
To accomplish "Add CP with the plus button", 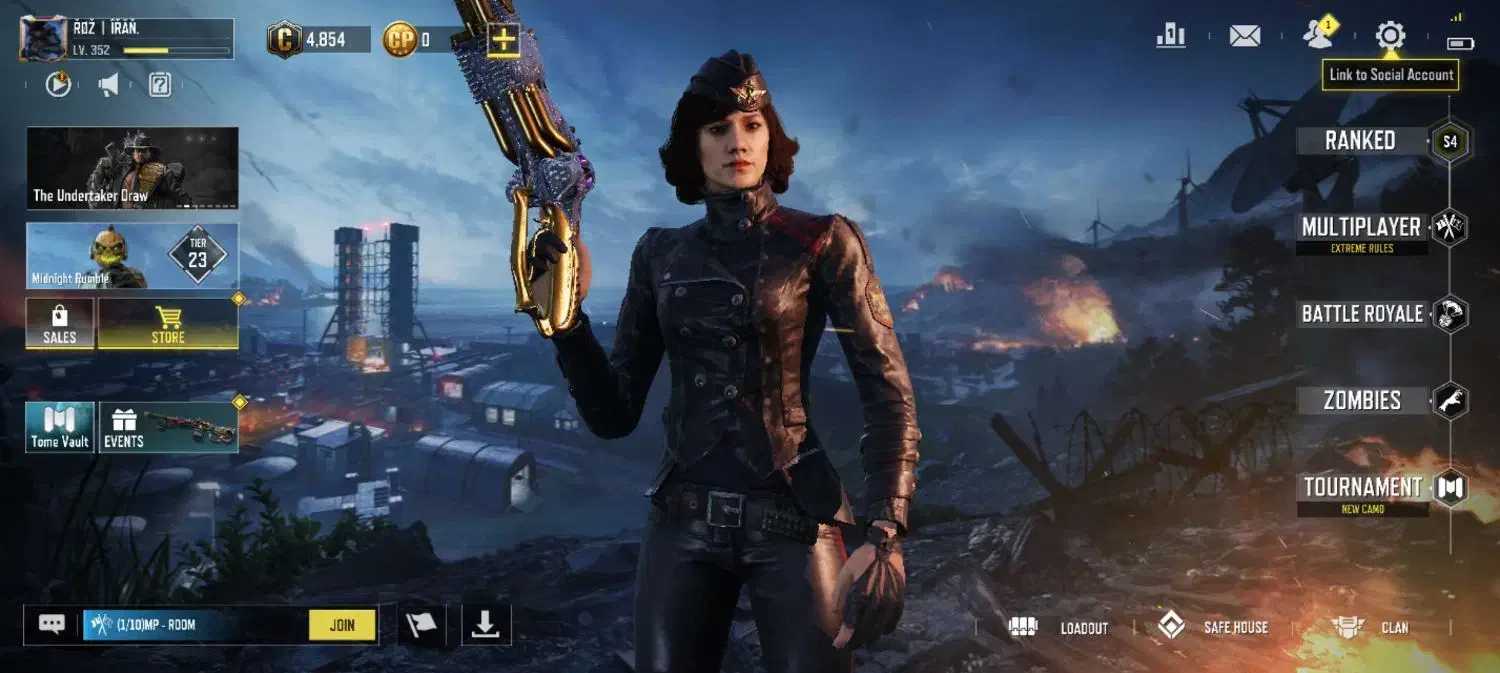I will (x=503, y=40).
